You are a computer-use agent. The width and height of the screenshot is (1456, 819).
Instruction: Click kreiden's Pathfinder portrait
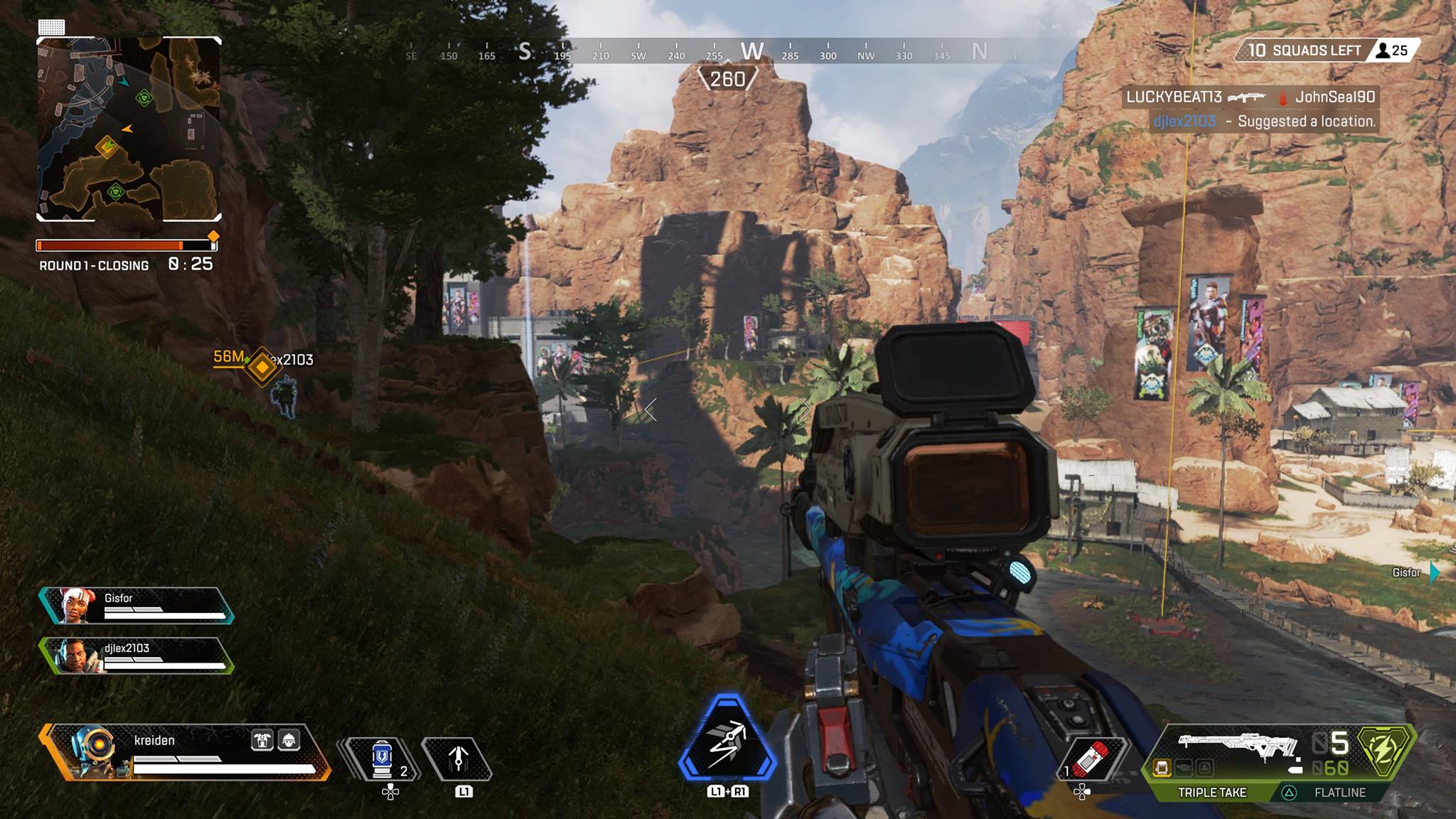pyautogui.click(x=91, y=751)
